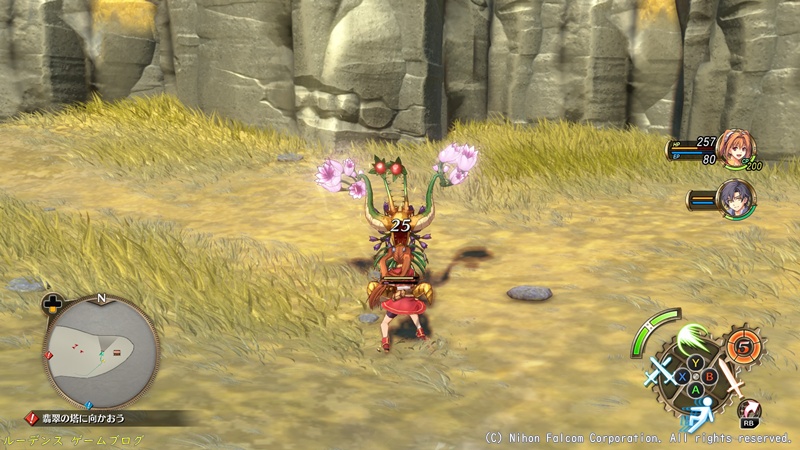Image resolution: width=800 pixels, height=450 pixels.
Task: Select the treasure chest marker on minimap
Action: [117, 350]
